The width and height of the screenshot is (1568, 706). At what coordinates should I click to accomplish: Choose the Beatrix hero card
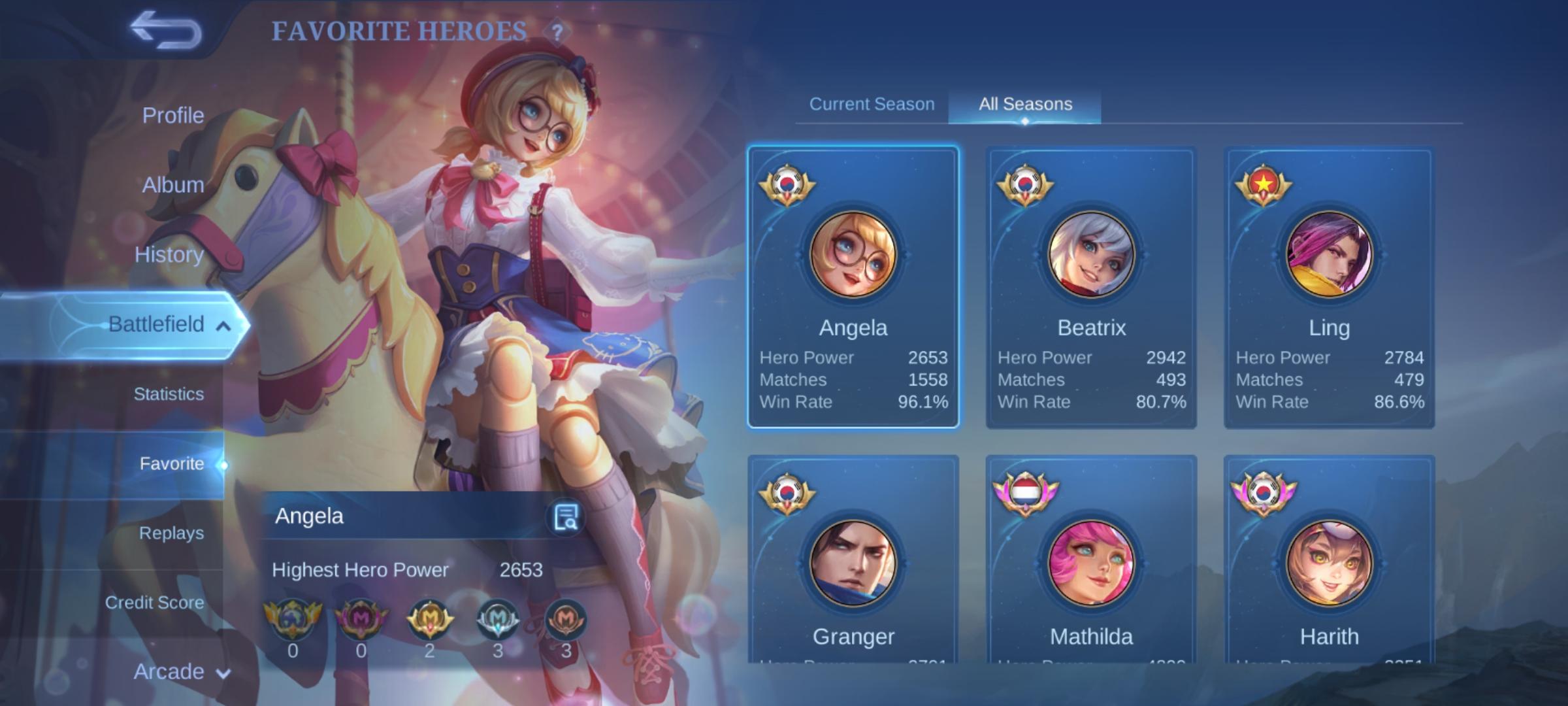[1091, 288]
